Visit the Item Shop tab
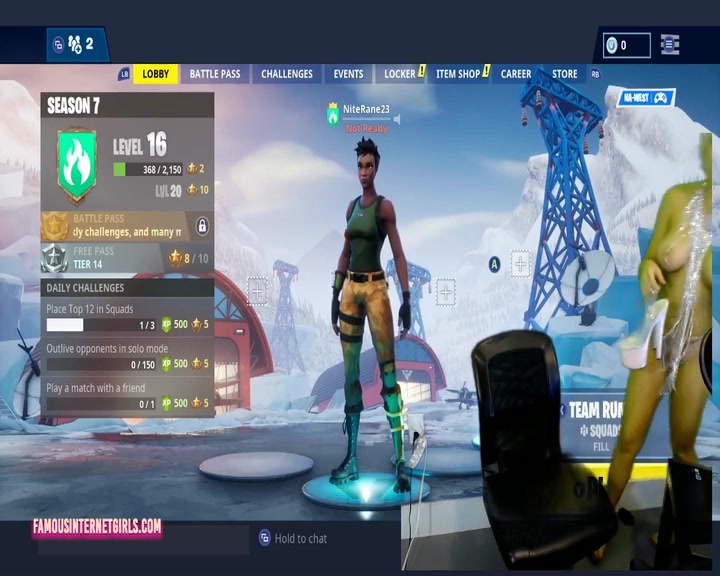 click(458, 74)
